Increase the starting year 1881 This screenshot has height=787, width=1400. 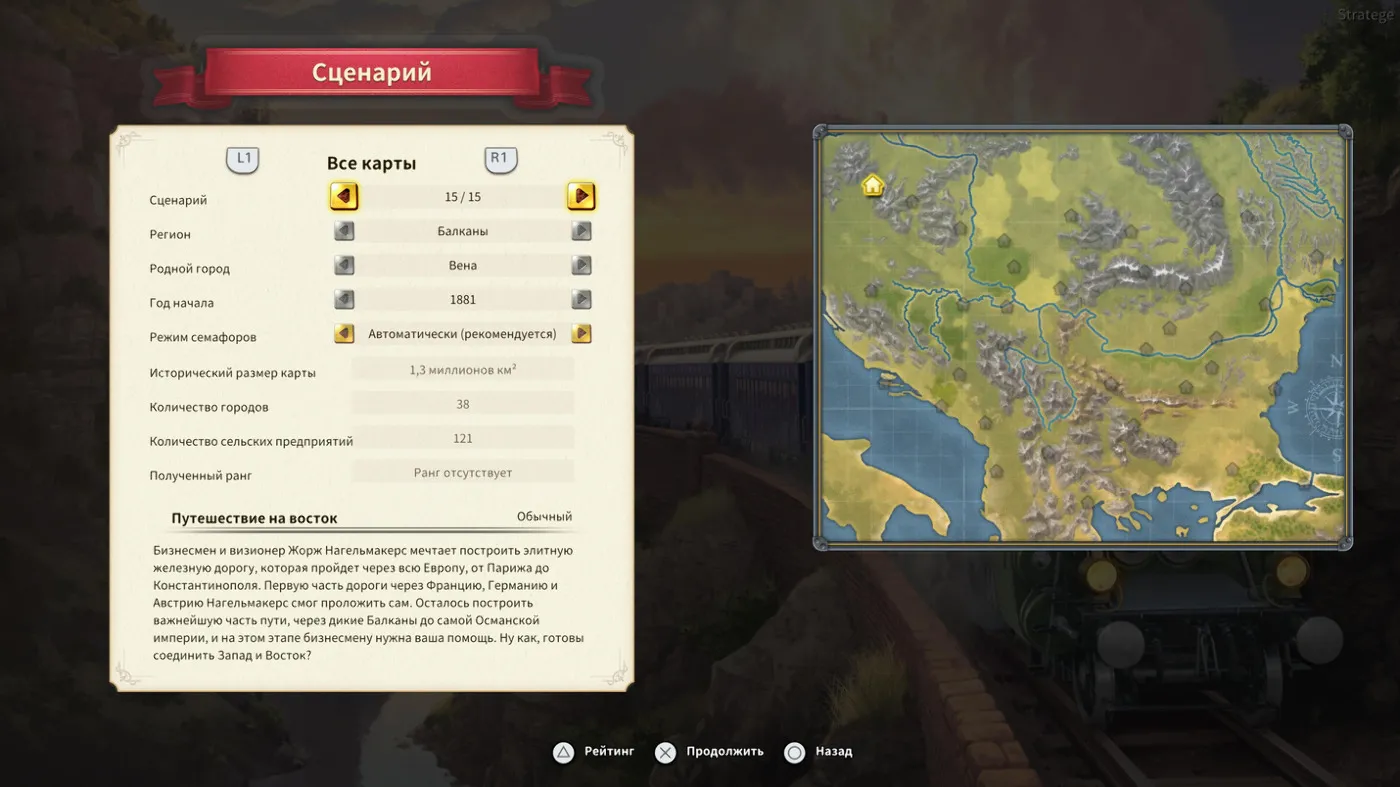click(581, 300)
